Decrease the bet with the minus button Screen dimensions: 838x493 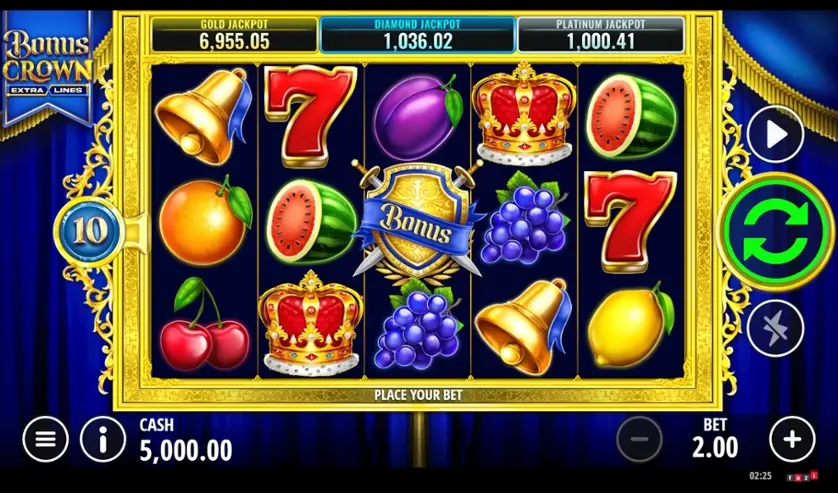coord(639,438)
